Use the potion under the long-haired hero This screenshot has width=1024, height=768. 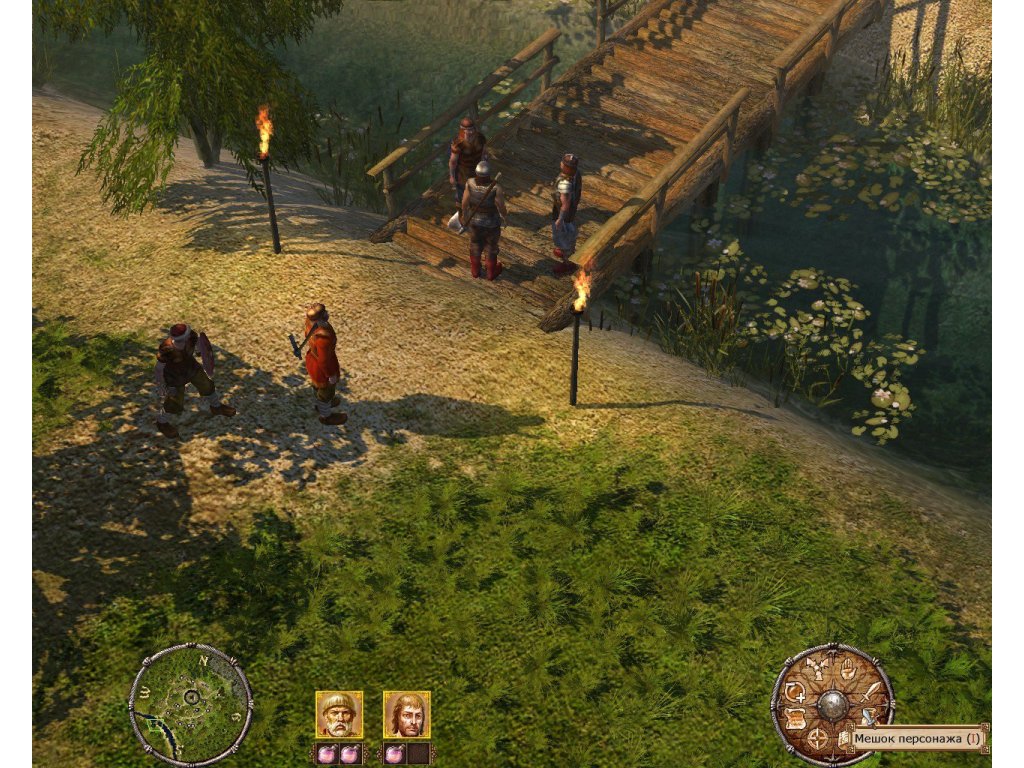393,753
